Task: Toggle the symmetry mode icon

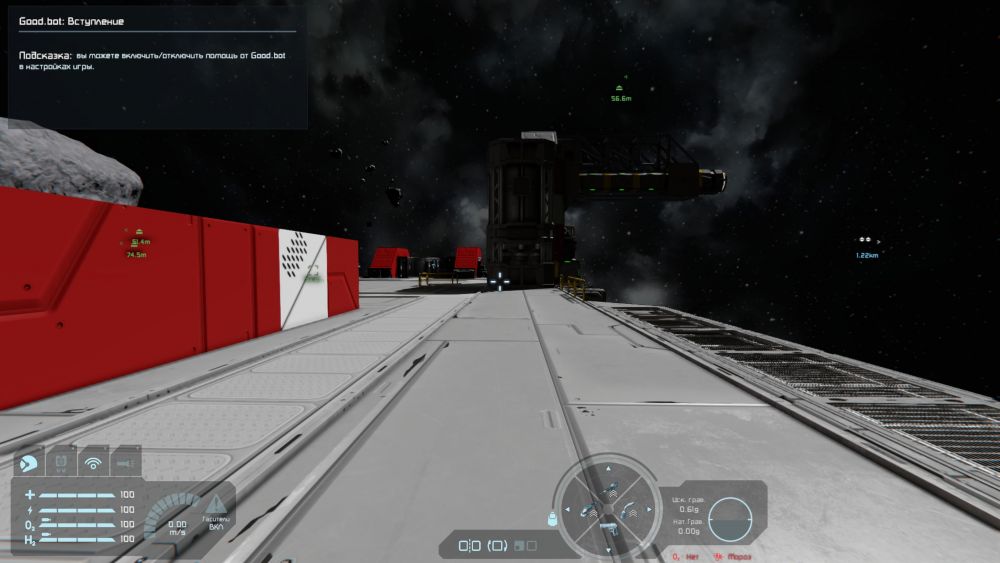Action: pos(470,546)
